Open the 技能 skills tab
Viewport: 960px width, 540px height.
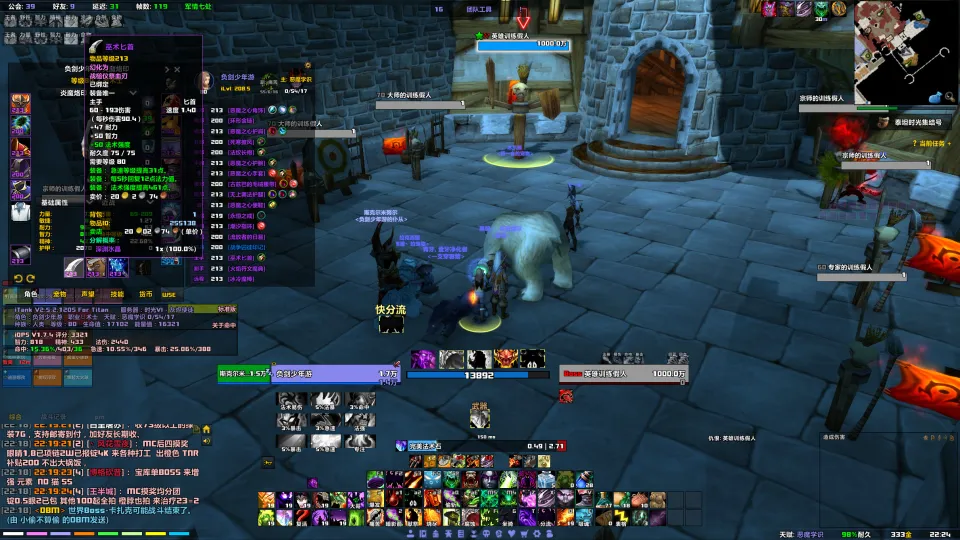point(117,294)
